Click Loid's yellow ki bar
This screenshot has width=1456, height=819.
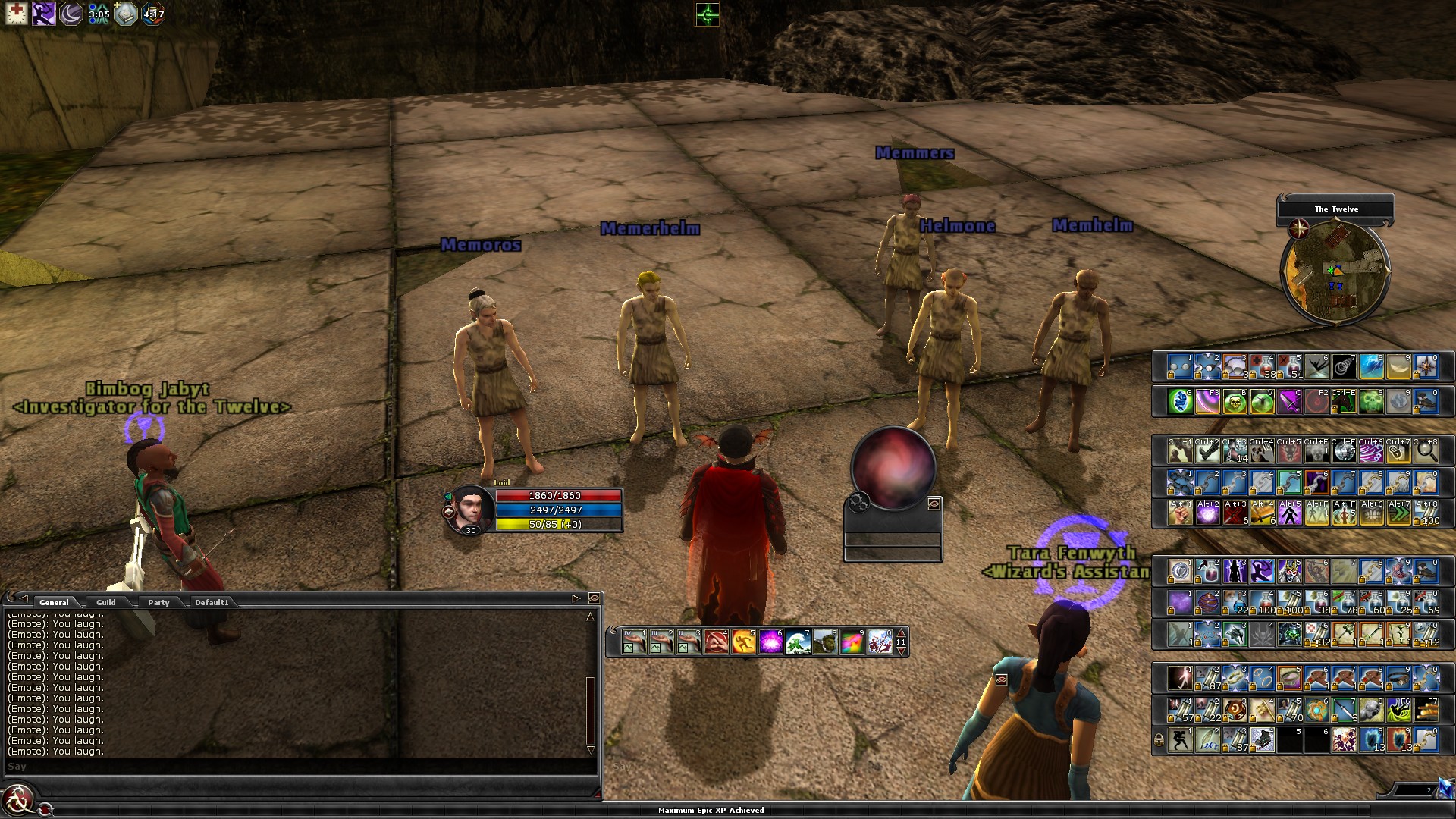pos(557,525)
